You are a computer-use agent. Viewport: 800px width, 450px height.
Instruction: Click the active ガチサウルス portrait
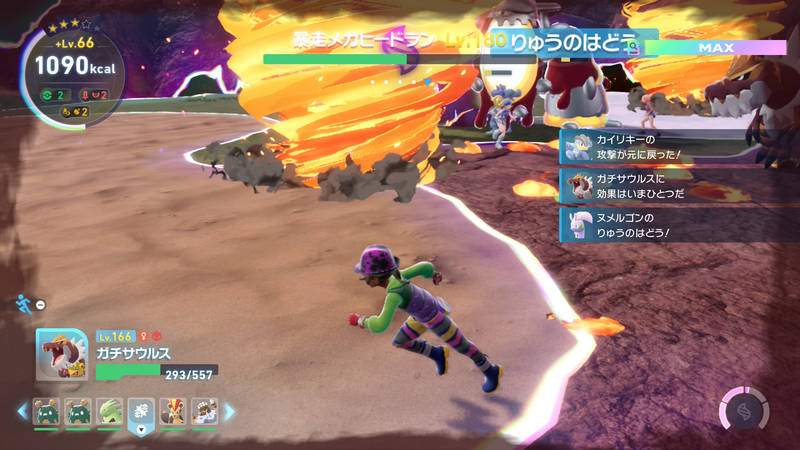(62, 355)
